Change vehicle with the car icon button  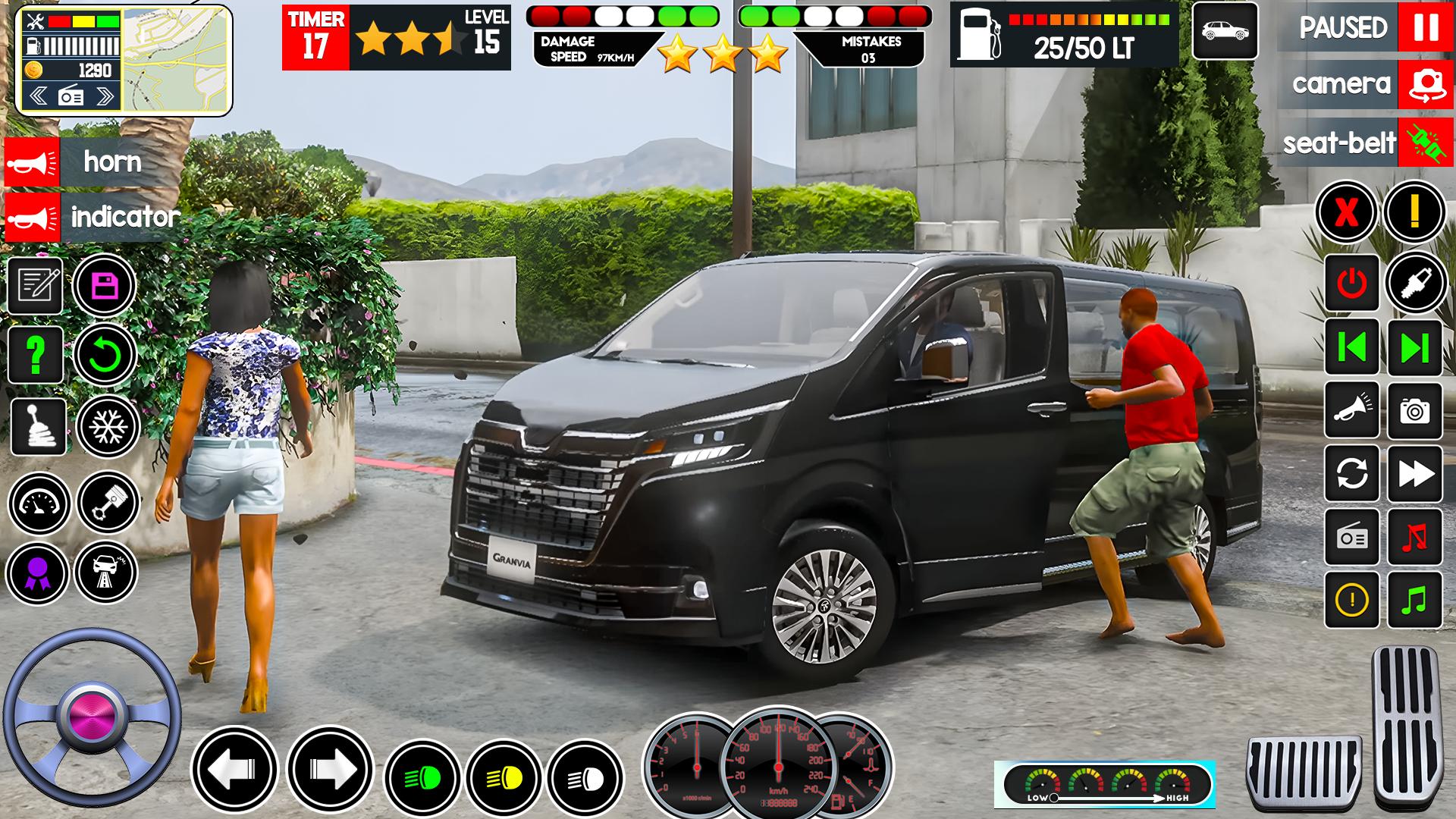1225,31
